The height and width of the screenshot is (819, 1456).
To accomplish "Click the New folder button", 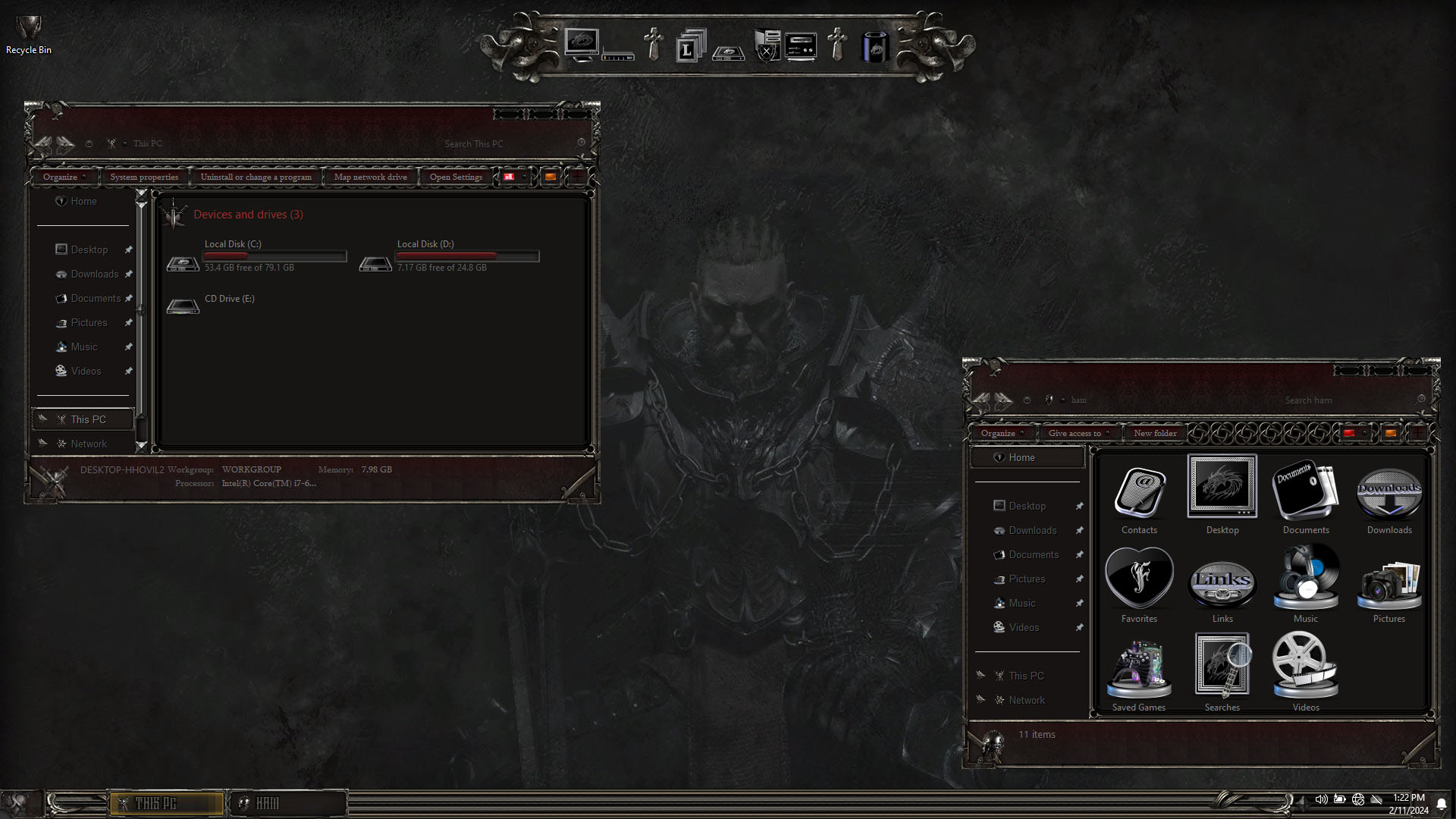I will click(x=1155, y=434).
